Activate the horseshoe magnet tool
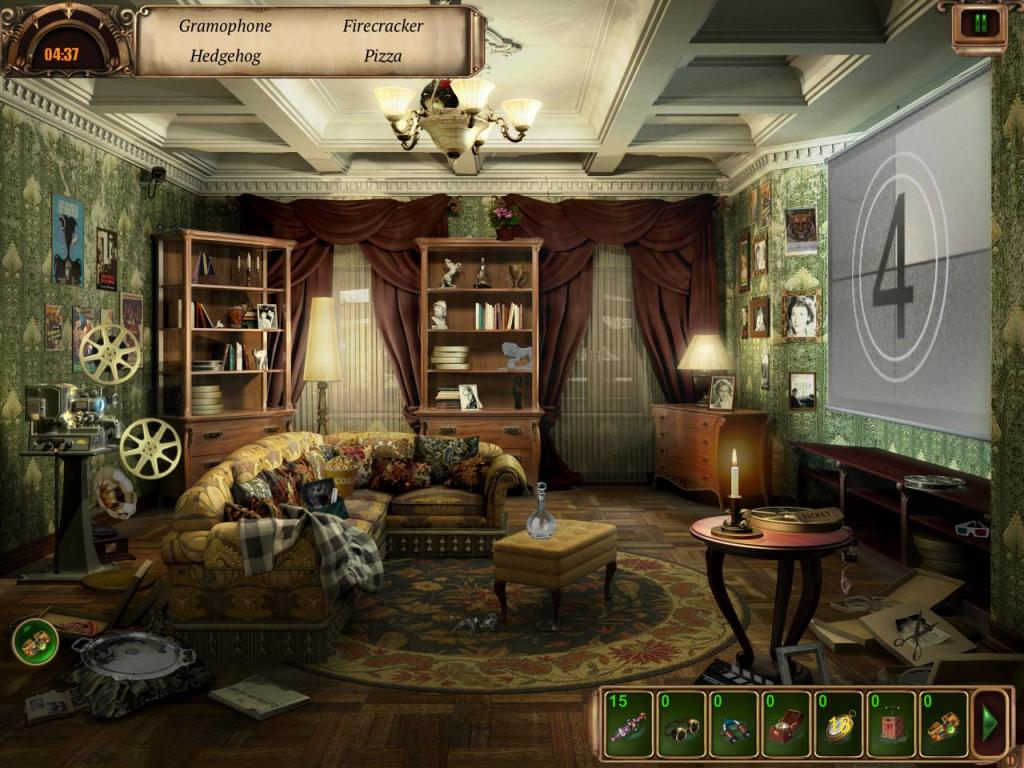 (734, 724)
